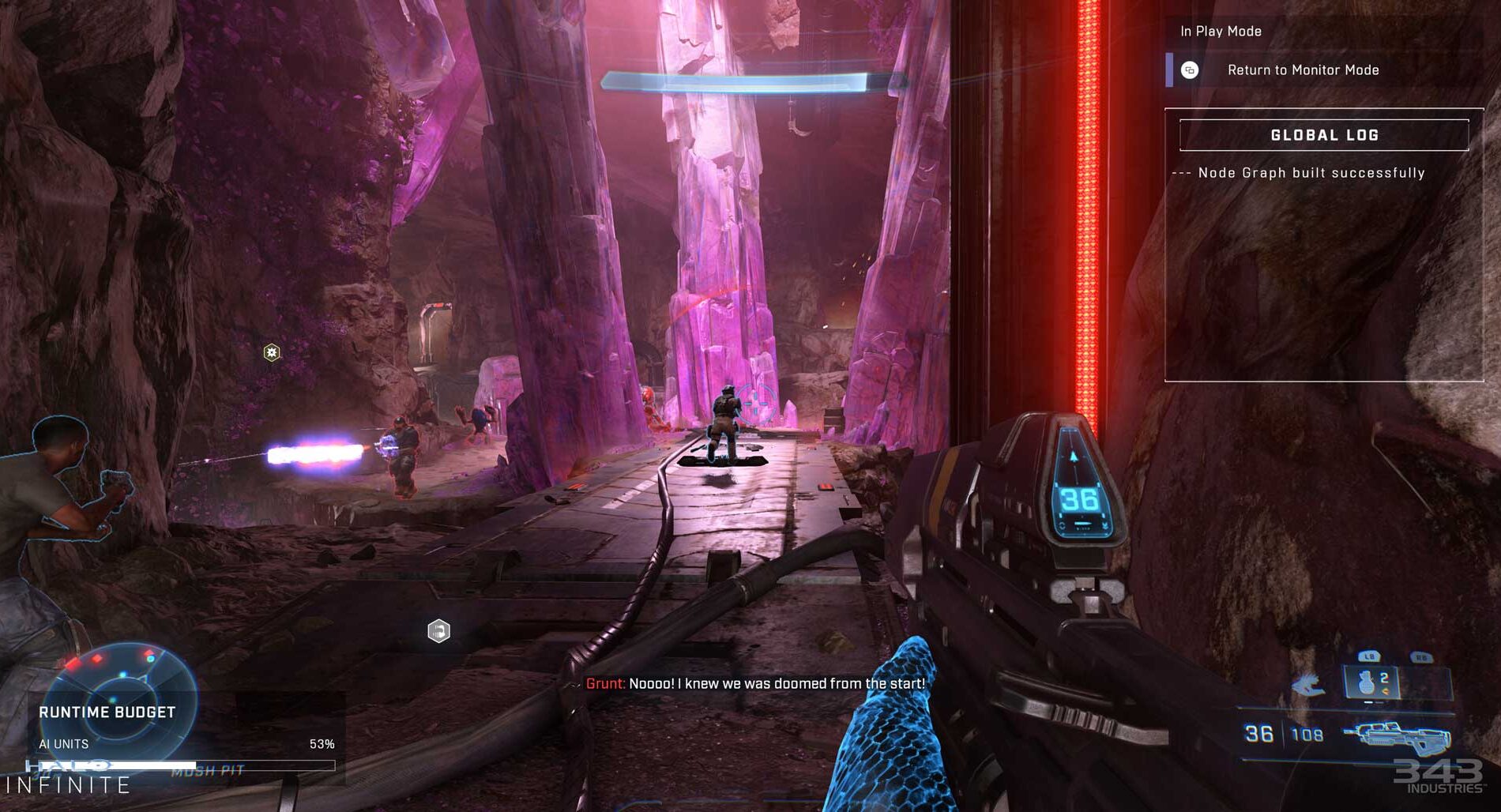Click the hexagonal gear waypoint marker
Viewport: 1501px width, 812px height.
272,352
